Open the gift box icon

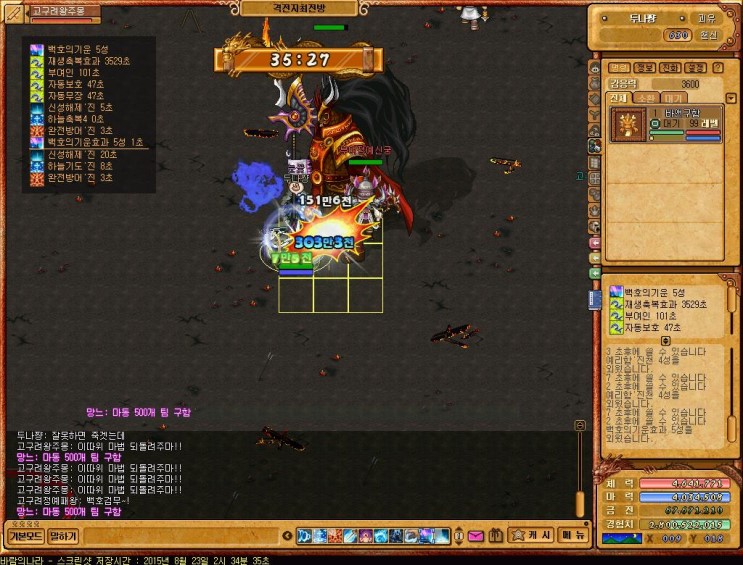pyautogui.click(x=494, y=536)
